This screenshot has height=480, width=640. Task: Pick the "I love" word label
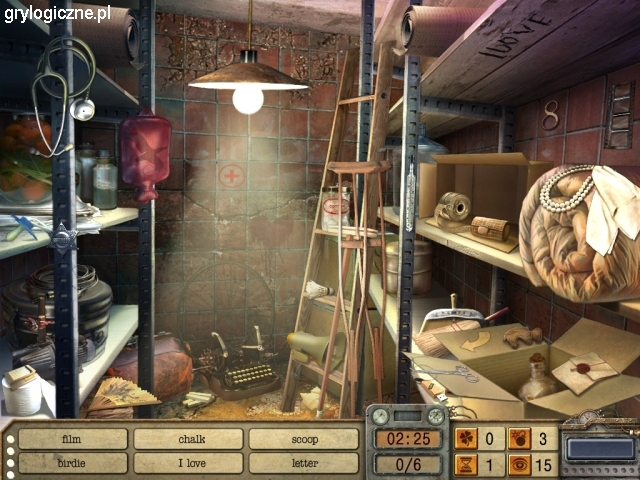pos(189,463)
